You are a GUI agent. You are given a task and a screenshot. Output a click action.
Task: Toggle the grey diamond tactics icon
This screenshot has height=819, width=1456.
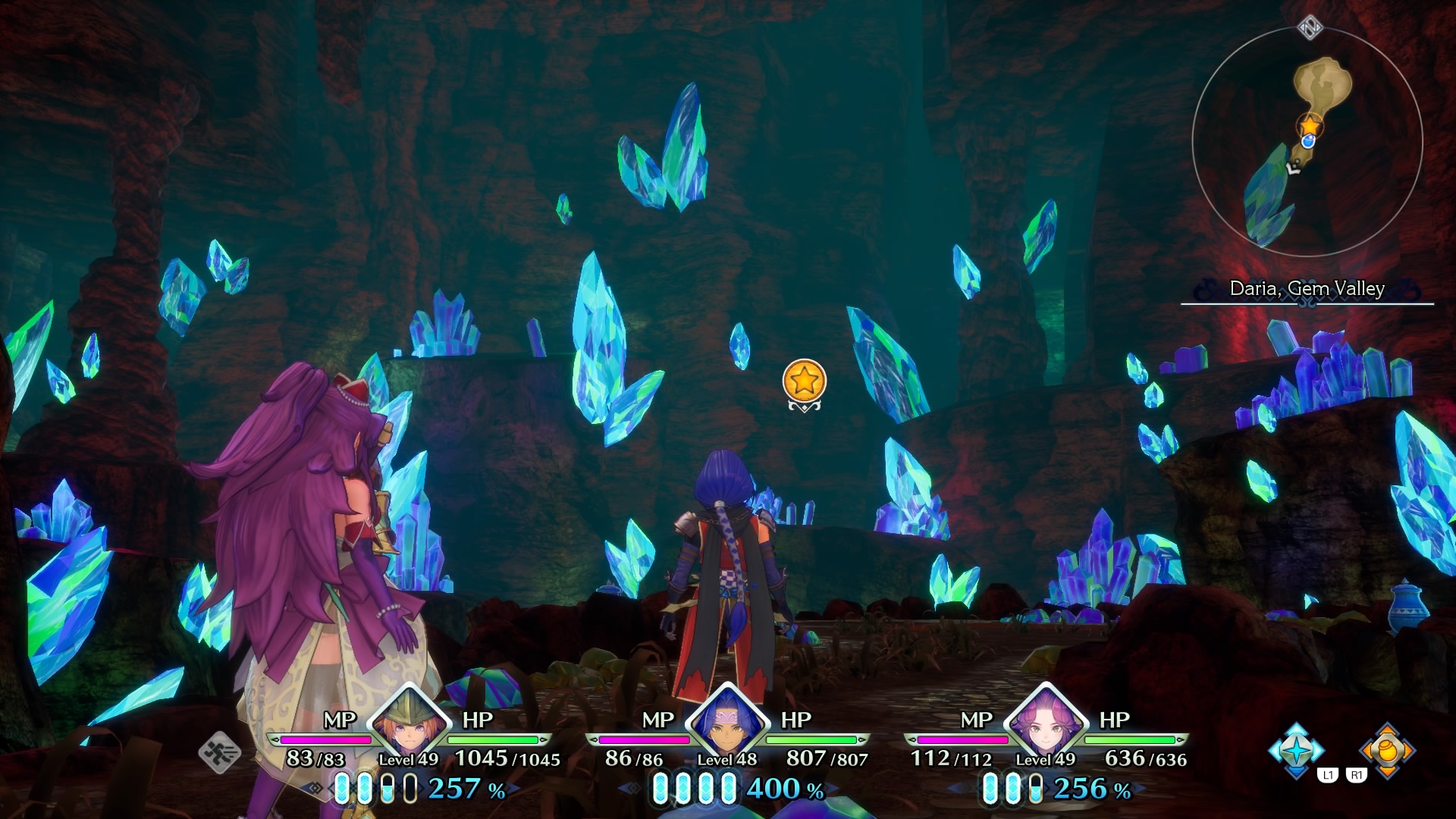pos(220,752)
